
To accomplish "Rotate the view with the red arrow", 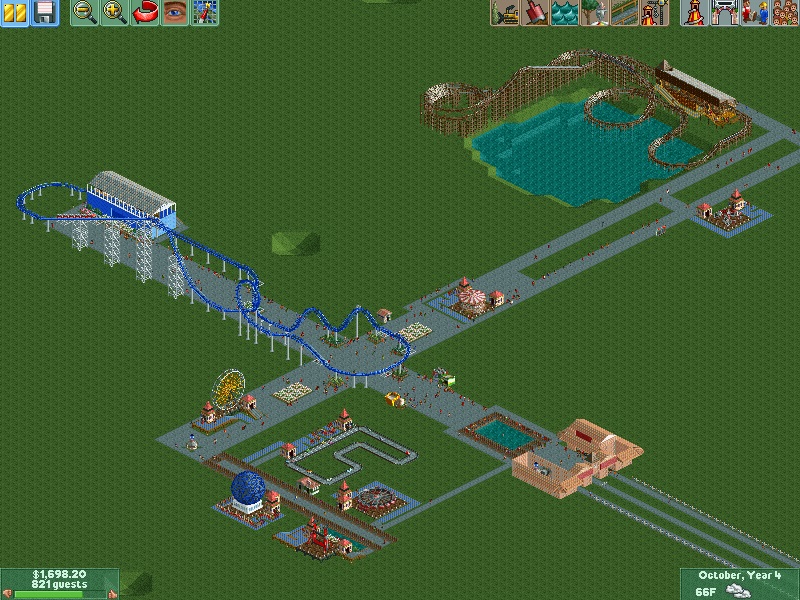I will click(x=145, y=12).
